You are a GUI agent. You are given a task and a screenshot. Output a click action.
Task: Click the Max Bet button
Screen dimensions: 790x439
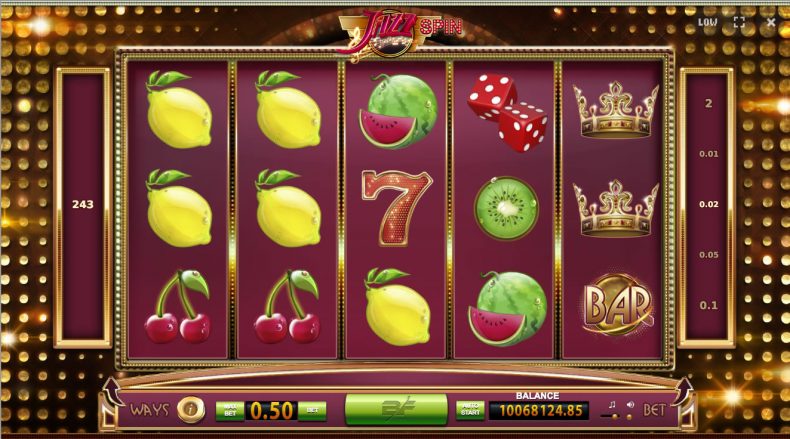pos(229,409)
